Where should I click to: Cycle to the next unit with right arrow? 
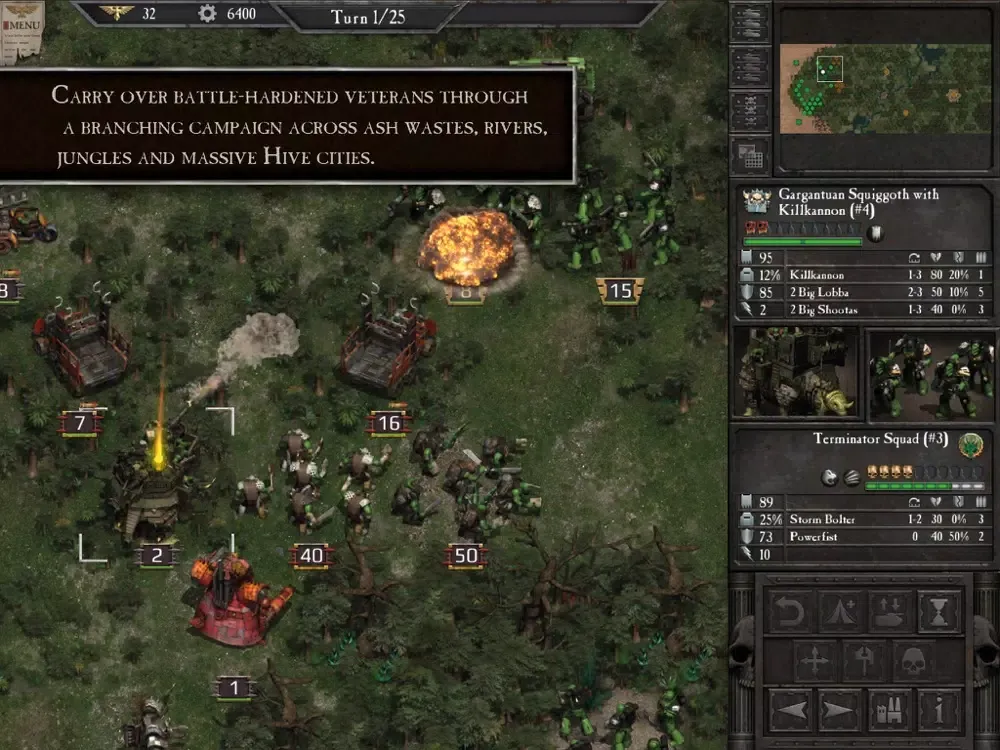pyautogui.click(x=841, y=711)
